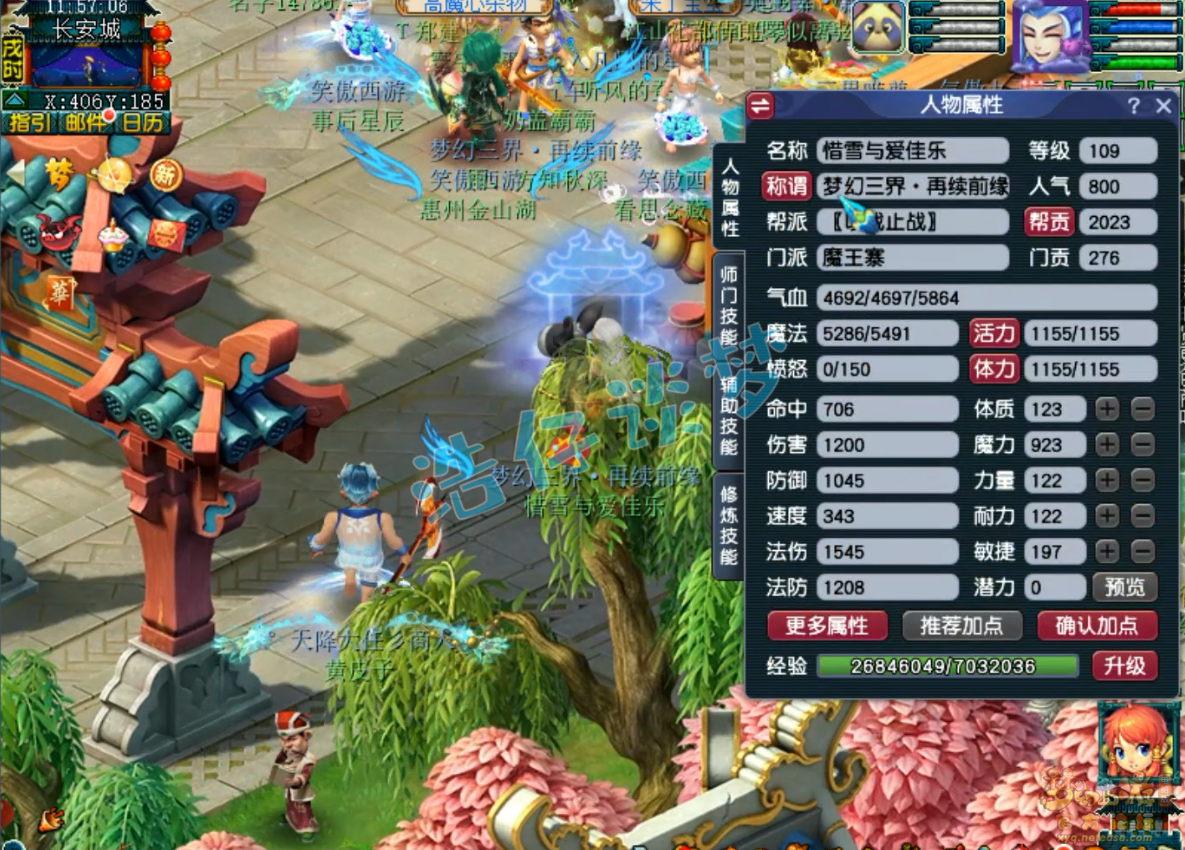Show 更多属性 more attributes
Viewport: 1185px width, 850px height.
(827, 626)
